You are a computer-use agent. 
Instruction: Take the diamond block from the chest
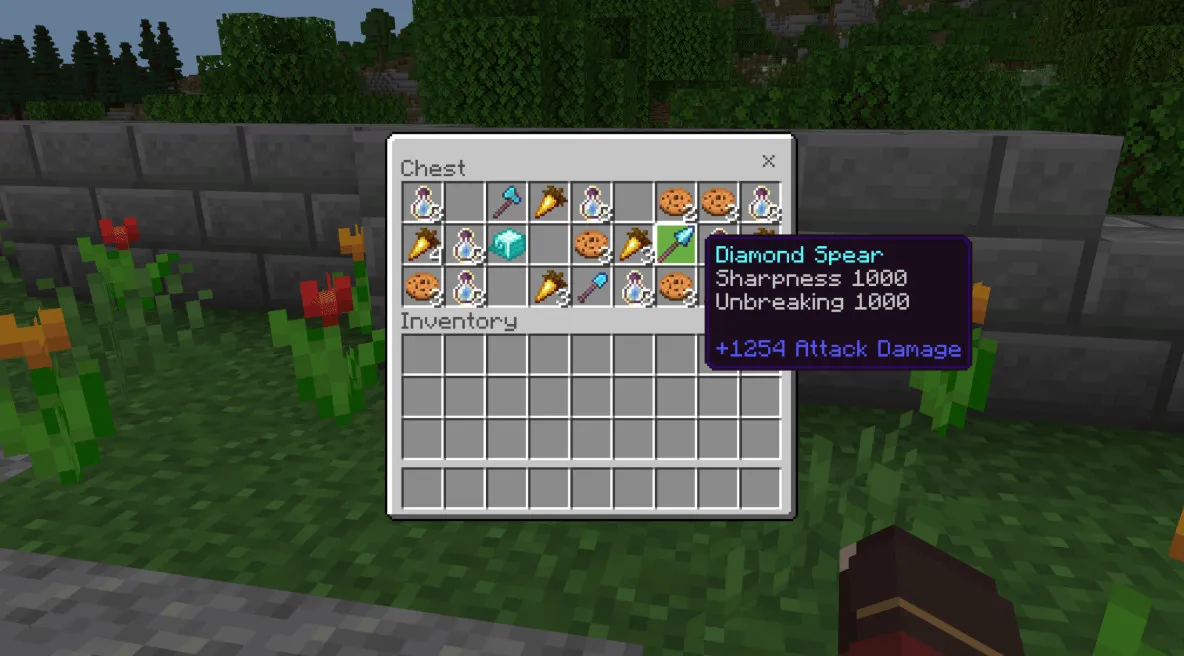click(506, 244)
